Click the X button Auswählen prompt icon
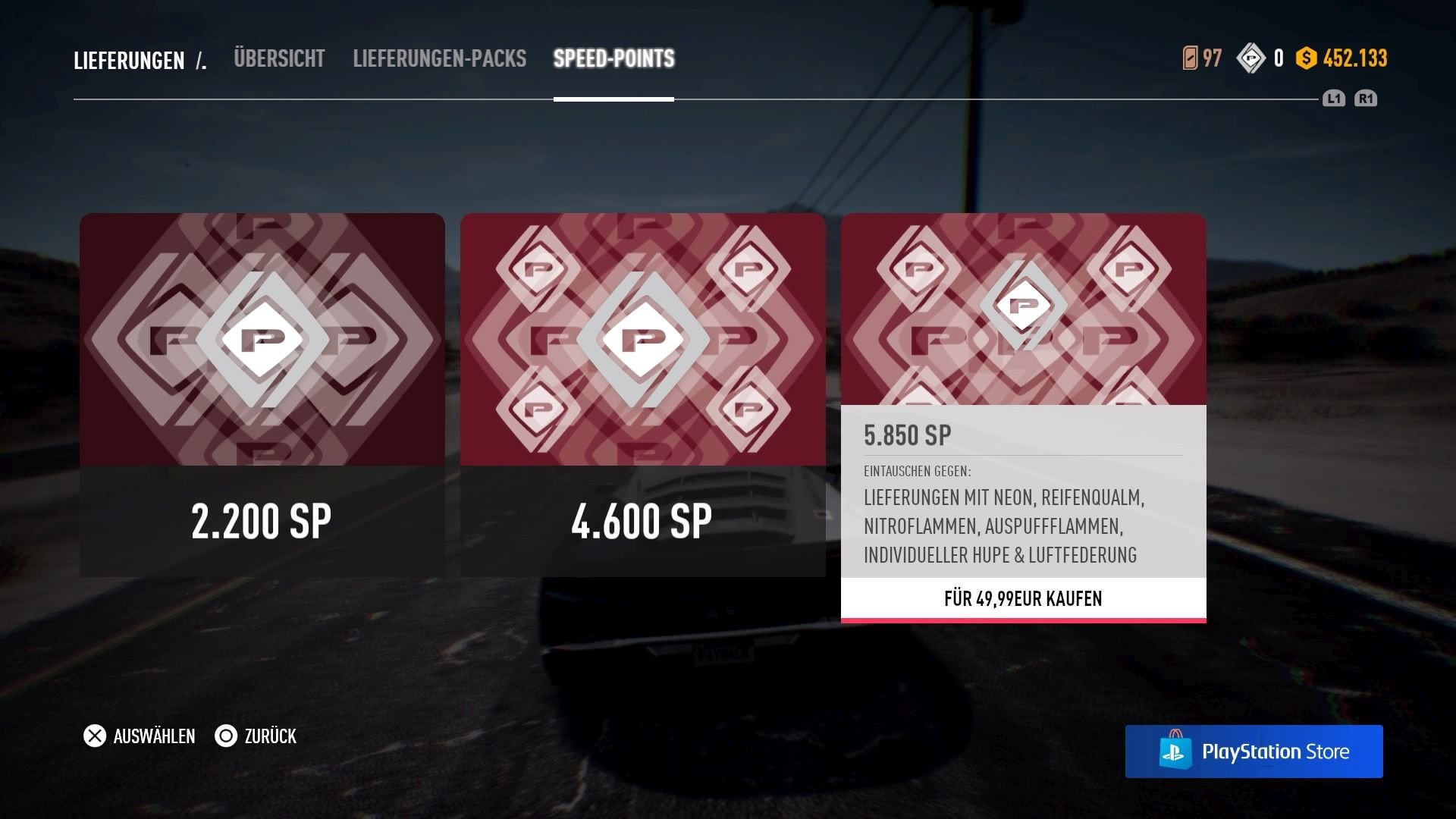This screenshot has height=819, width=1456. (x=94, y=736)
